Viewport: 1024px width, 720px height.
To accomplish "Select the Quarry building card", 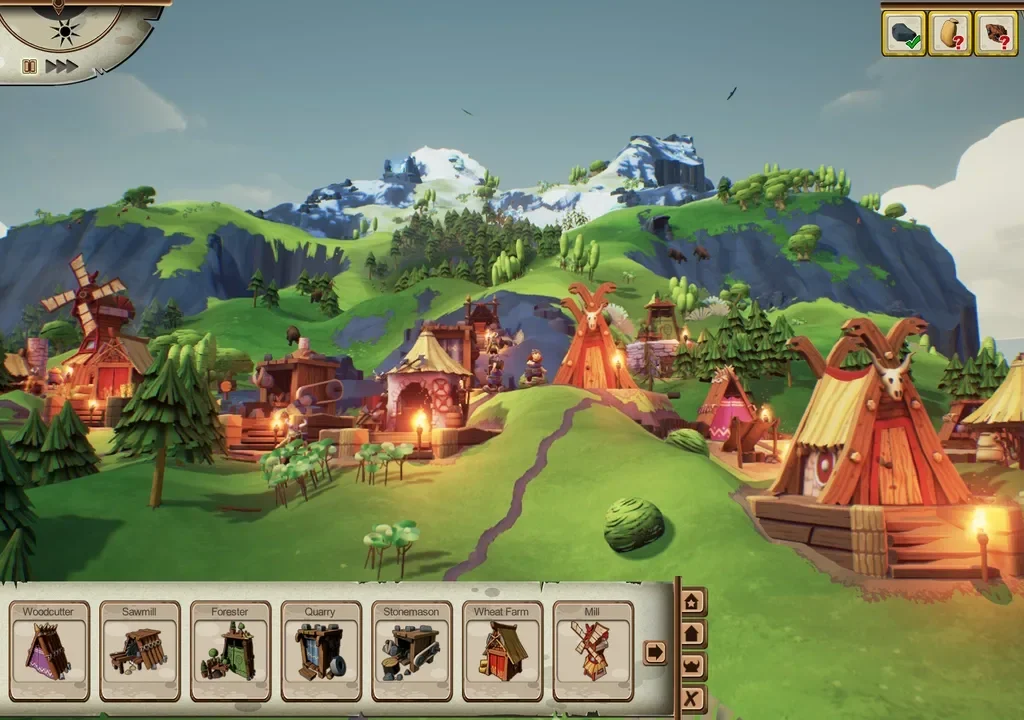I will click(321, 650).
